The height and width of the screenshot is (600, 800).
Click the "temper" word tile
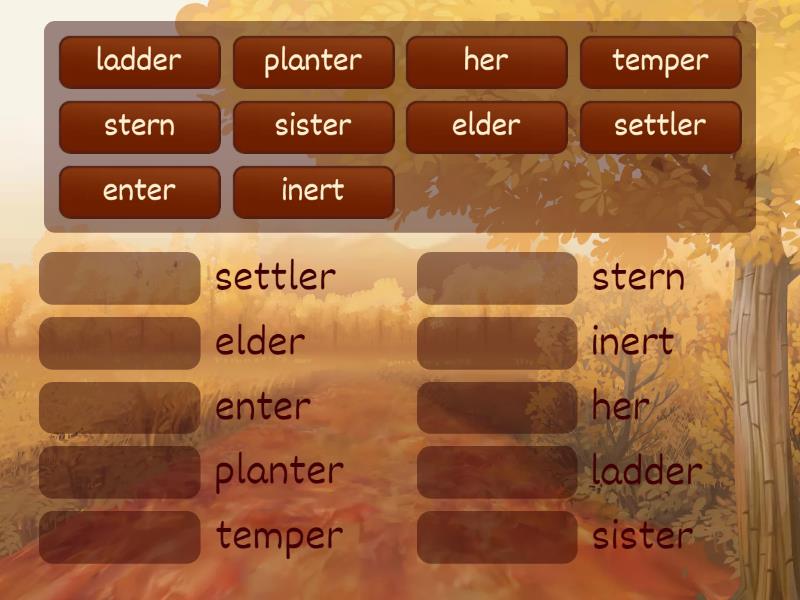pyautogui.click(x=660, y=62)
